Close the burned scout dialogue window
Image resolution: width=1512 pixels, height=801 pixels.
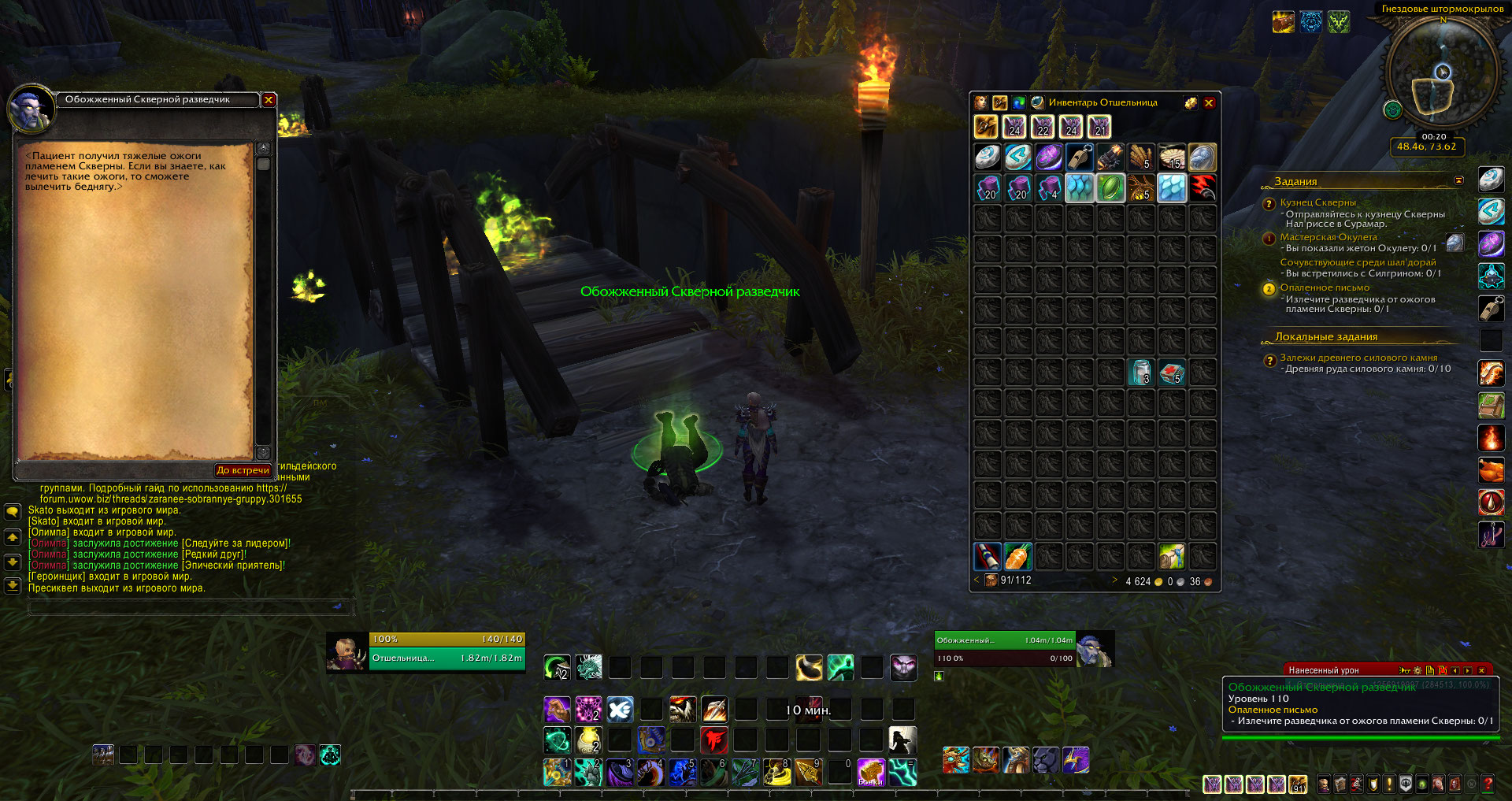(x=269, y=100)
